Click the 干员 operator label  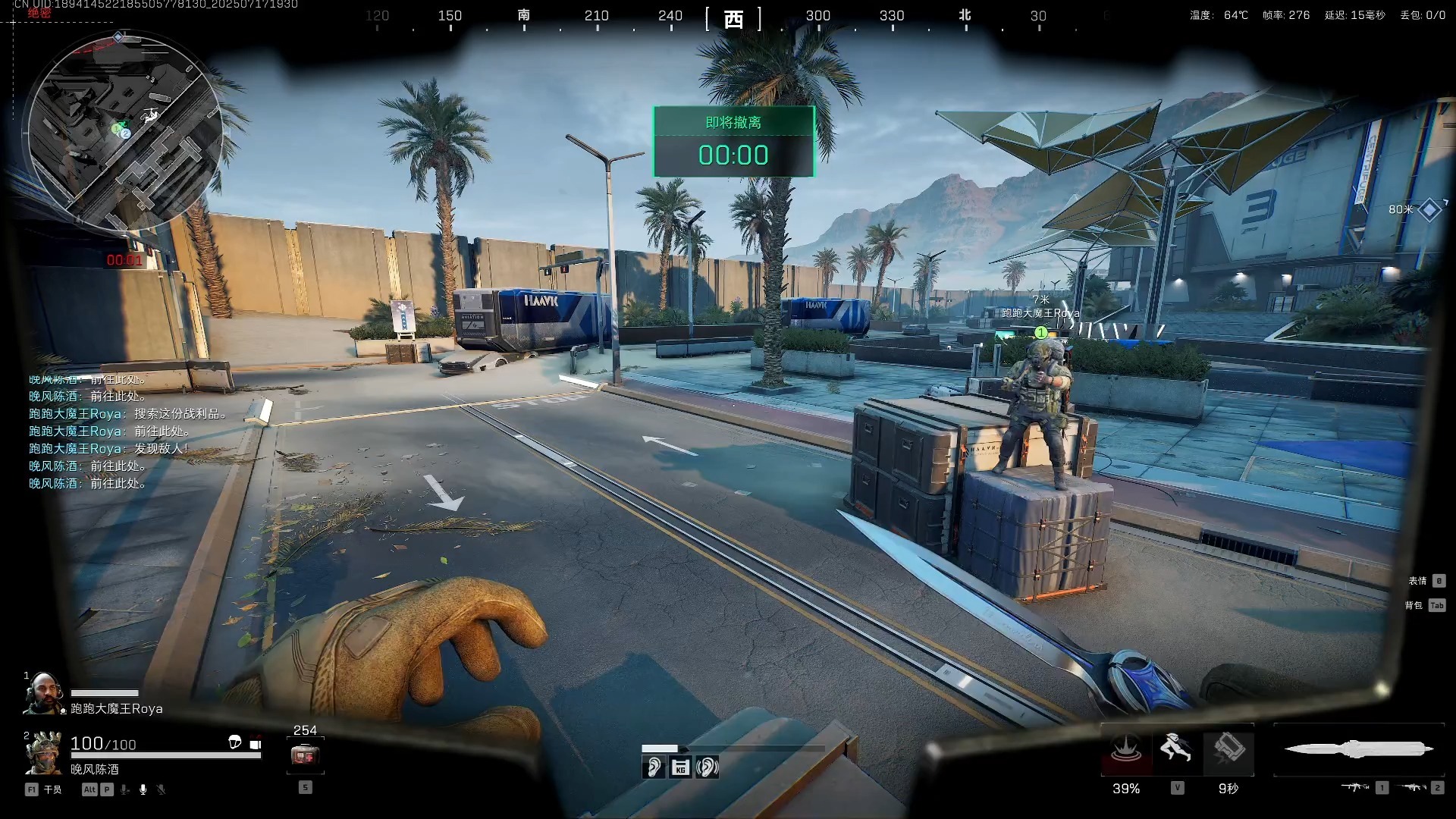[x=52, y=789]
